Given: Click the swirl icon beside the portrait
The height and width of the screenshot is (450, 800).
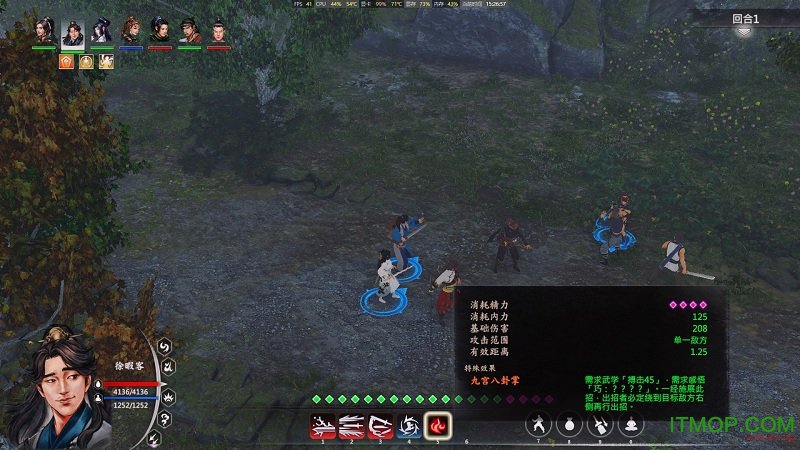Looking at the screenshot, I should (165, 346).
